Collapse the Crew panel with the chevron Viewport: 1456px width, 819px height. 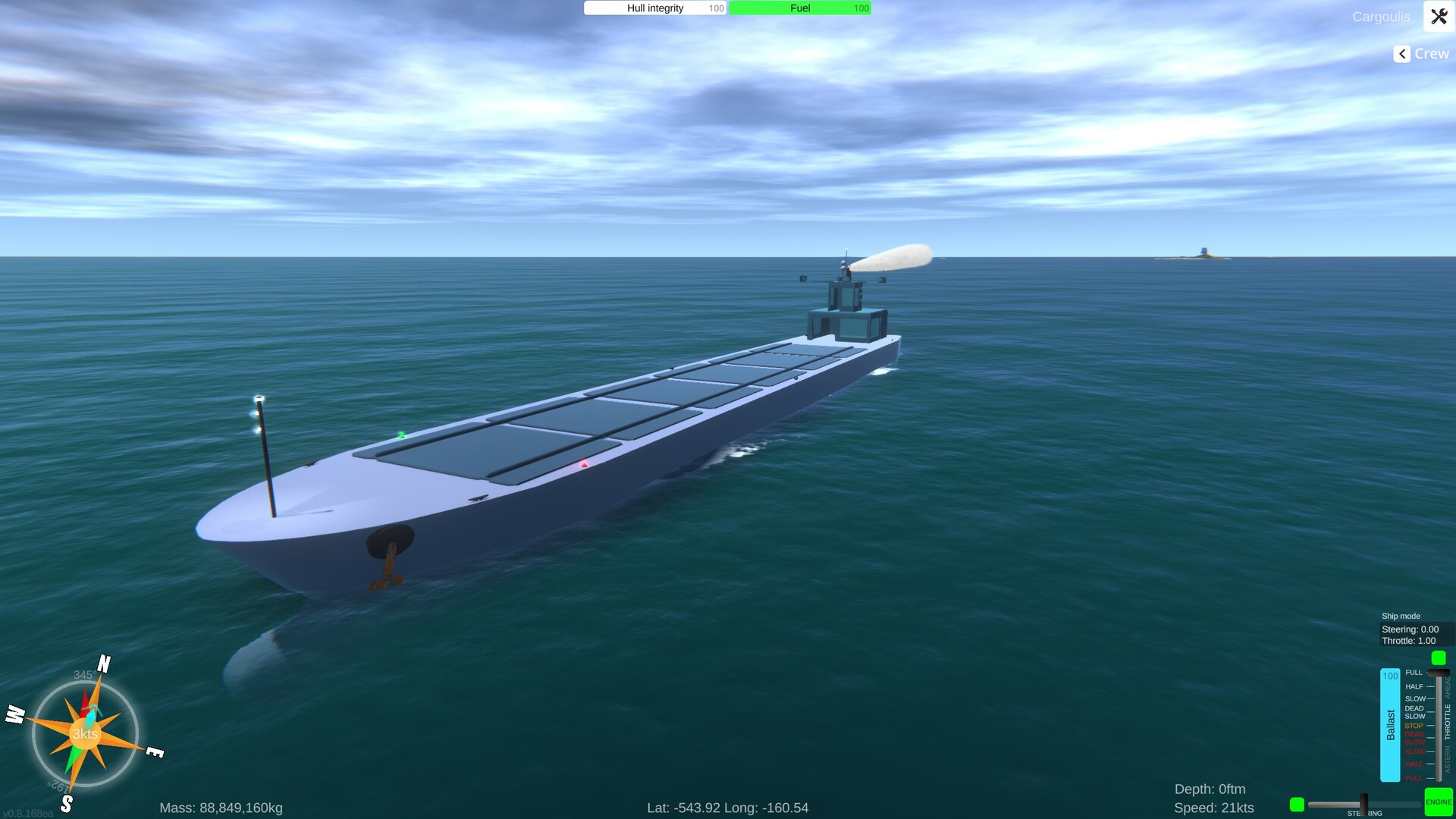[1401, 54]
